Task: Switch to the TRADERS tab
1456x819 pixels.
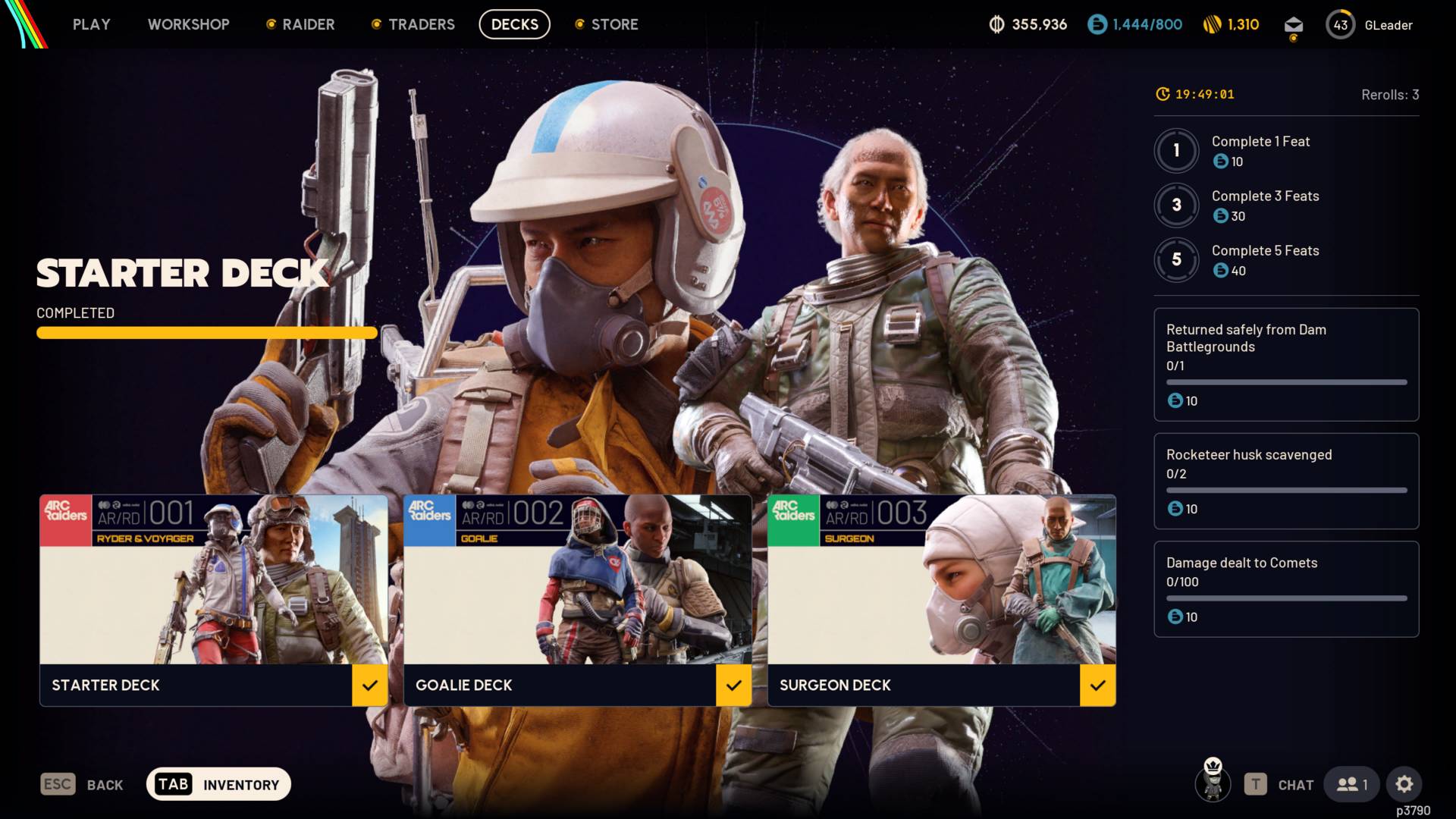Action: point(421,24)
